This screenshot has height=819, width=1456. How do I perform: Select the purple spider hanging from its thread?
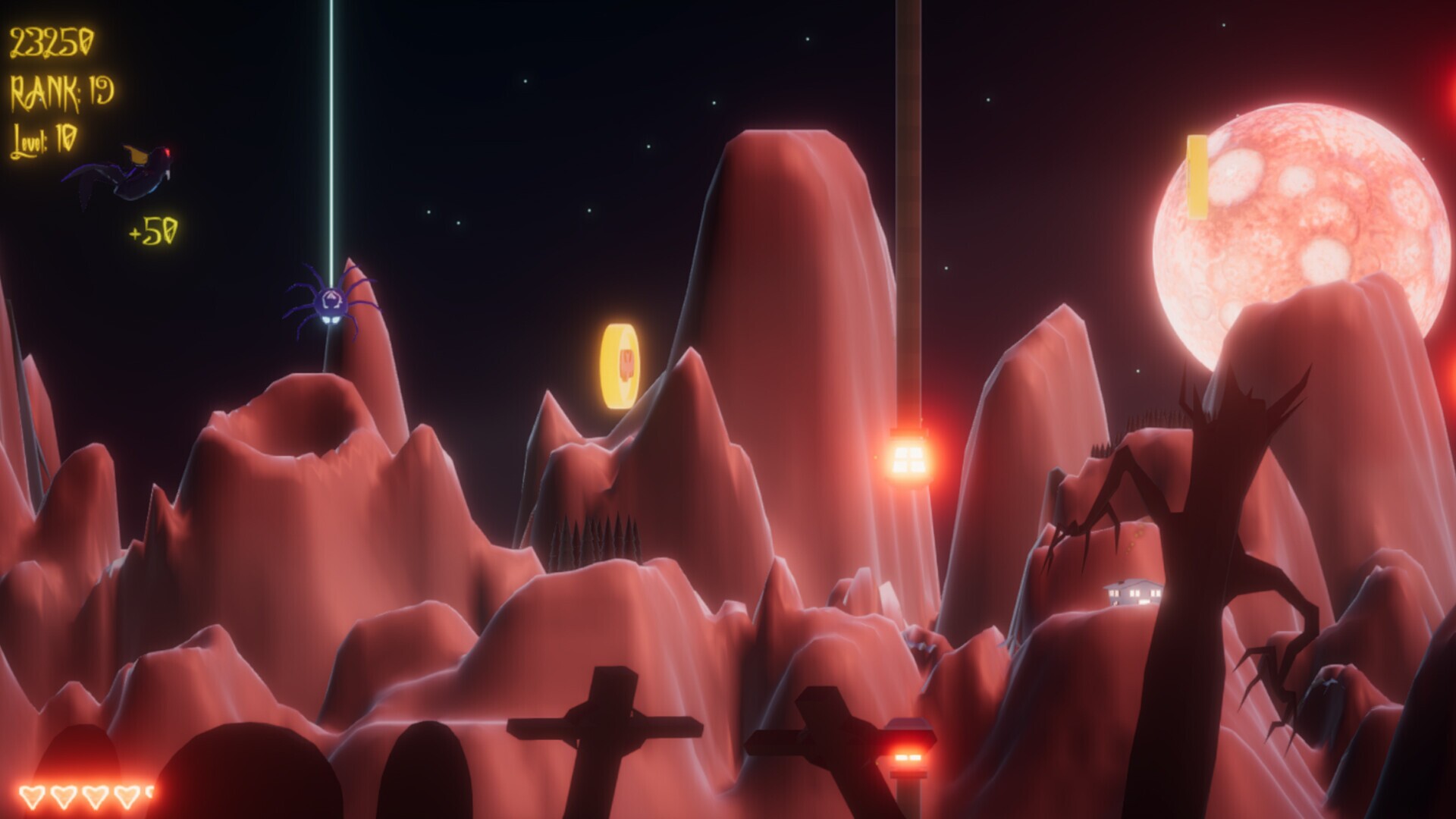[x=331, y=303]
